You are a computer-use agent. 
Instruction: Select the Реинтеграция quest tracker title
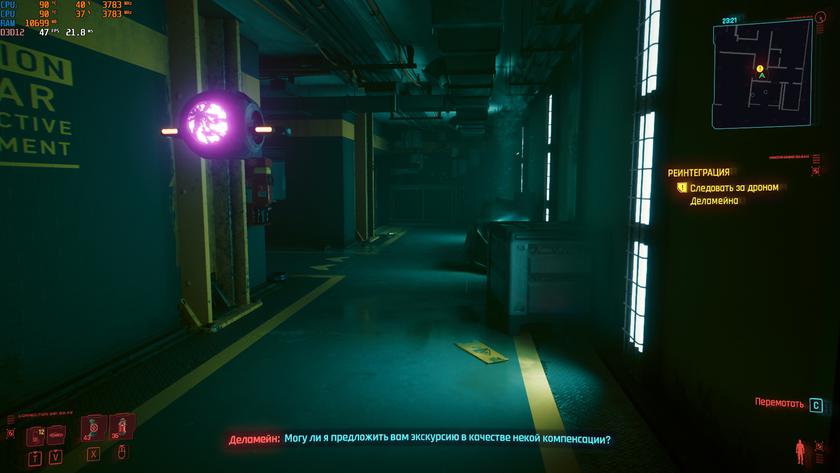[699, 172]
